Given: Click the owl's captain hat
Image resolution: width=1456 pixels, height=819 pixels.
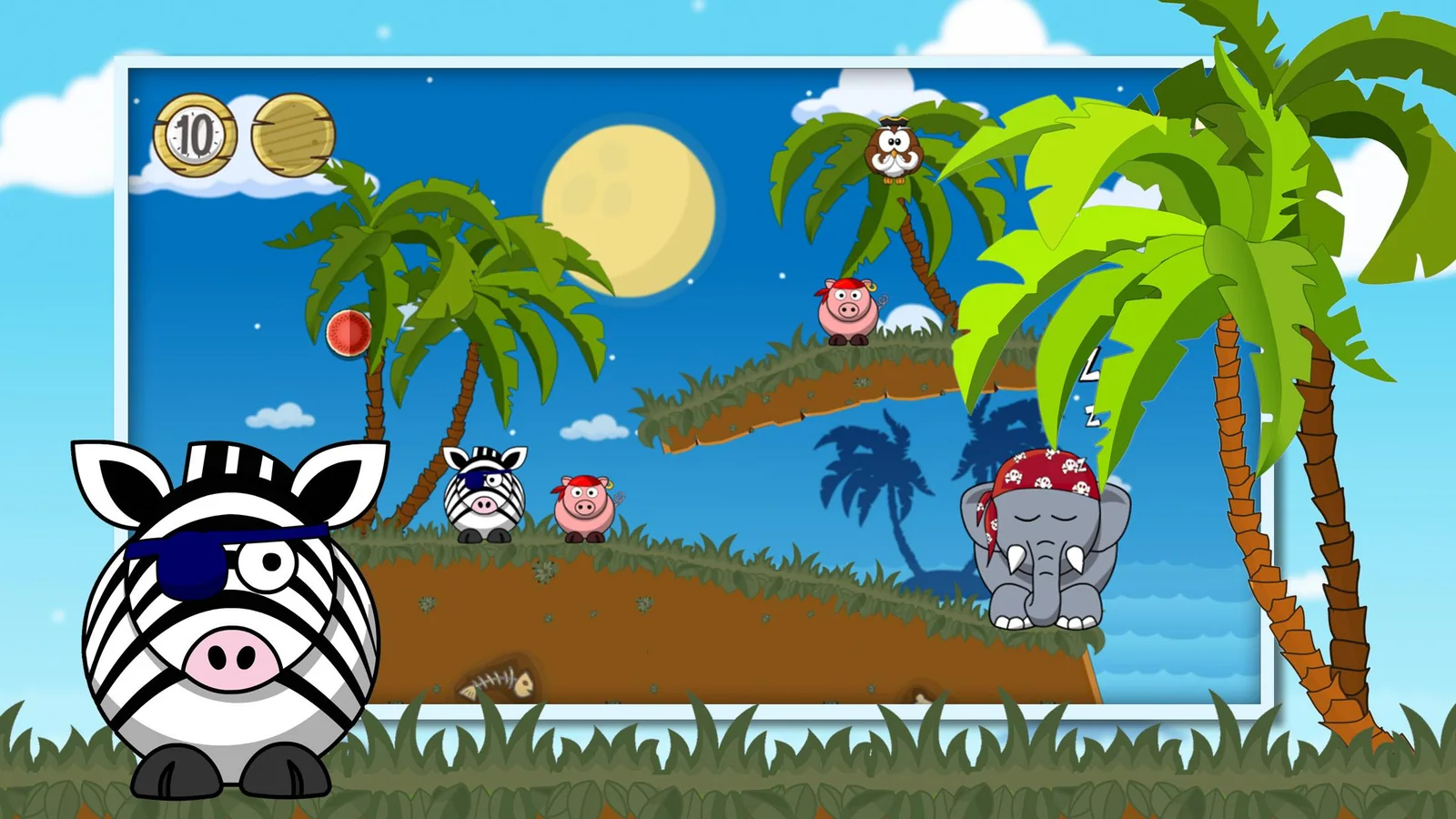Looking at the screenshot, I should point(892,123).
